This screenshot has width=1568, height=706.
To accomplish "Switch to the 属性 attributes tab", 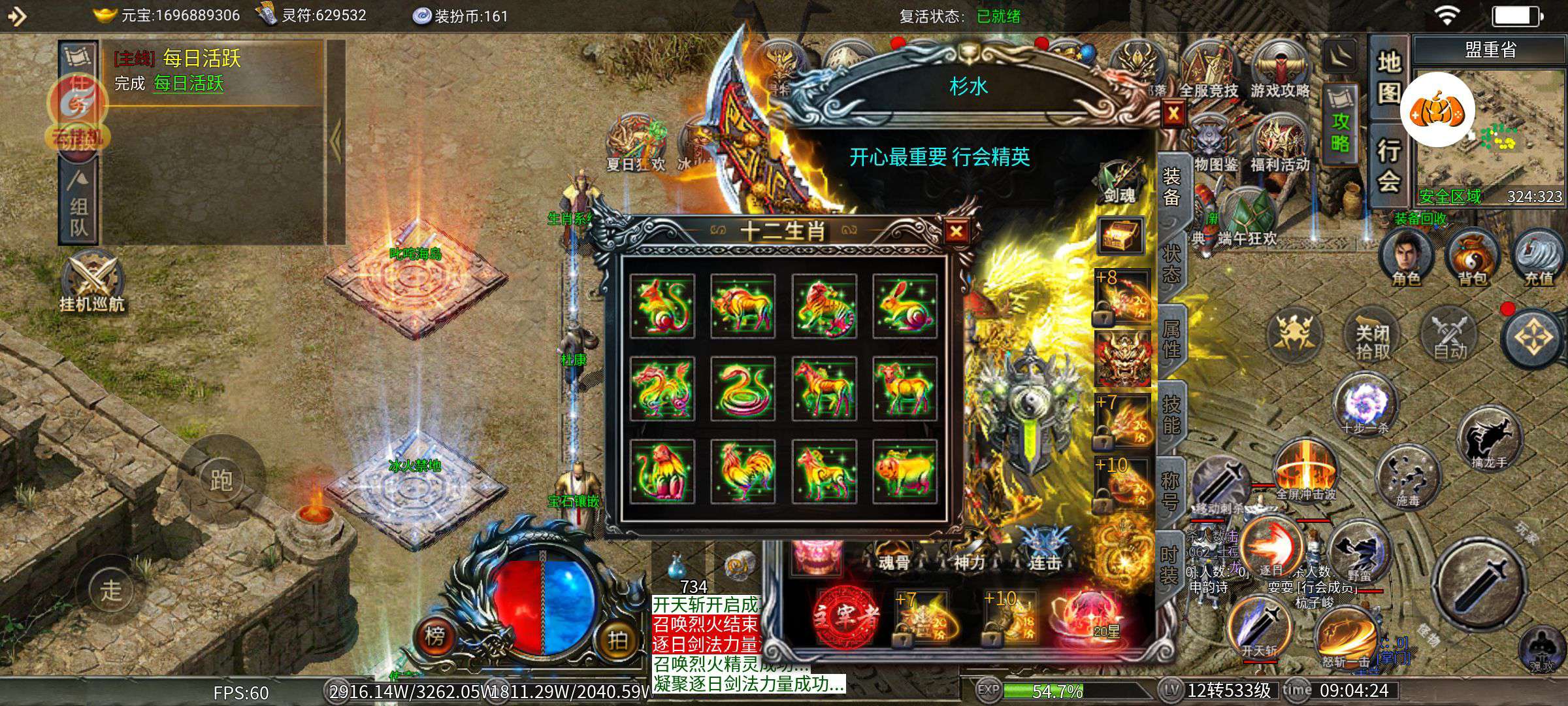I will (1171, 340).
